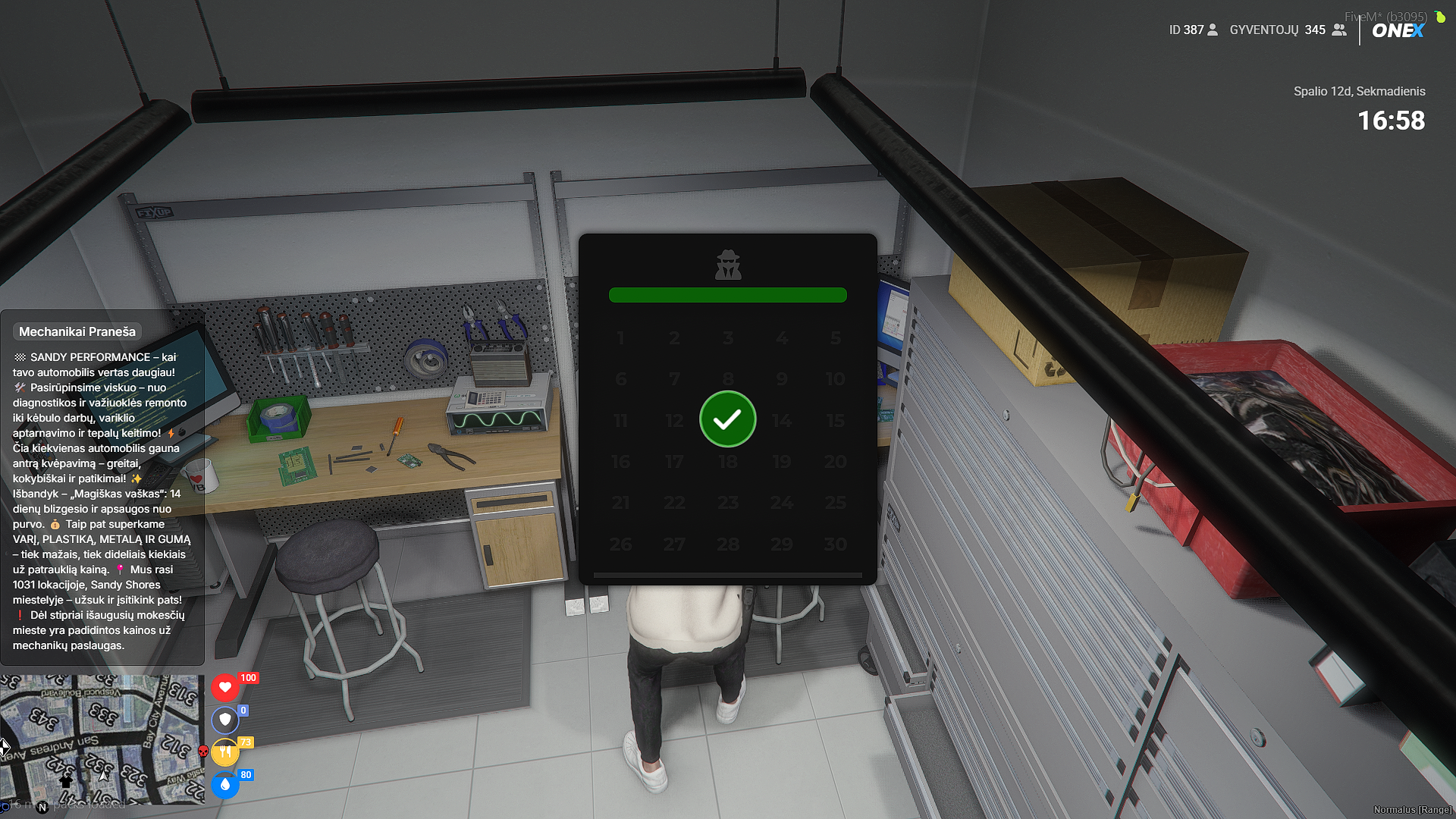Open the street minimap
The width and height of the screenshot is (1456, 819).
[102, 739]
